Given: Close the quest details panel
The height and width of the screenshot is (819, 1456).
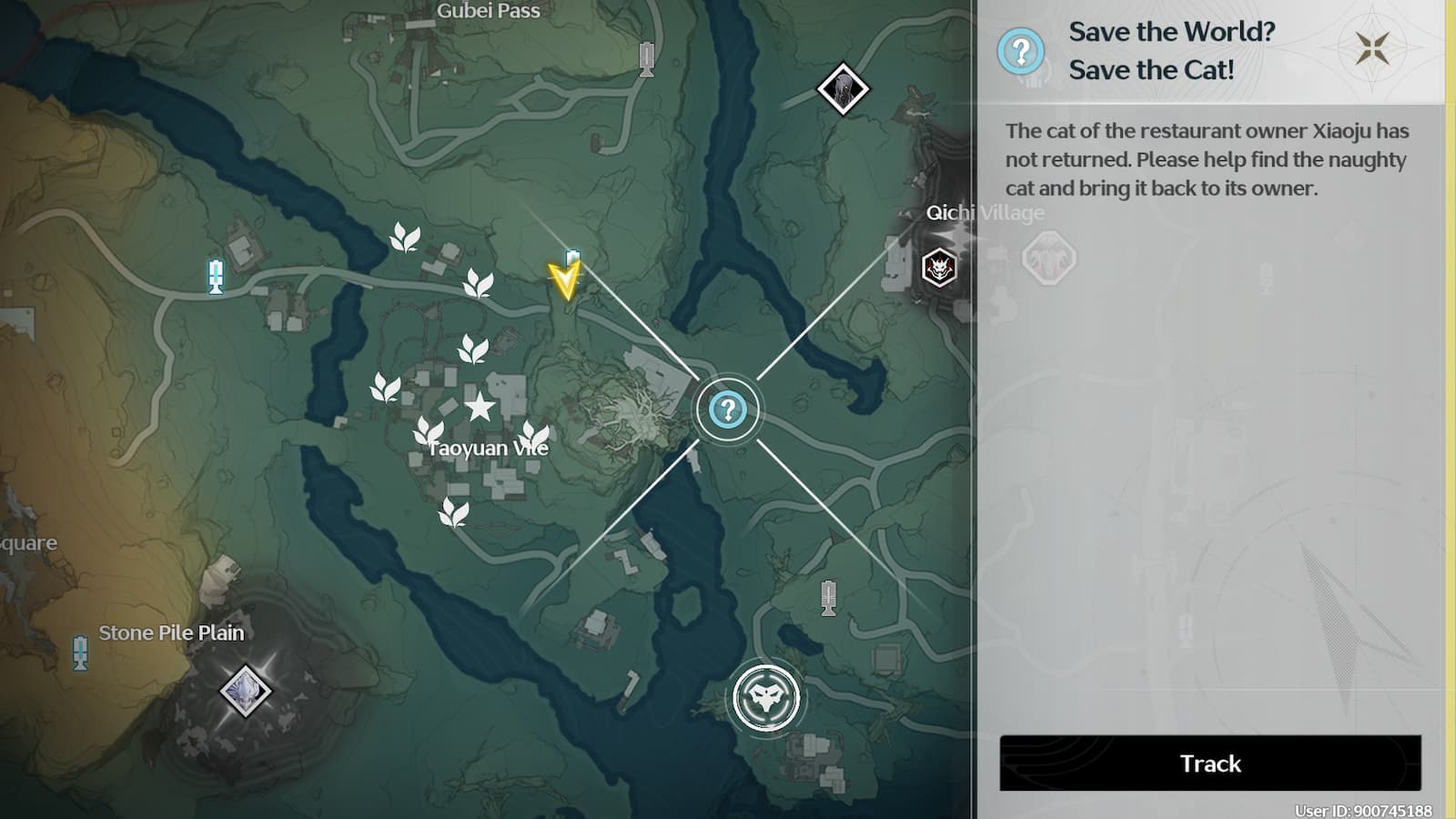Looking at the screenshot, I should click(x=1371, y=48).
